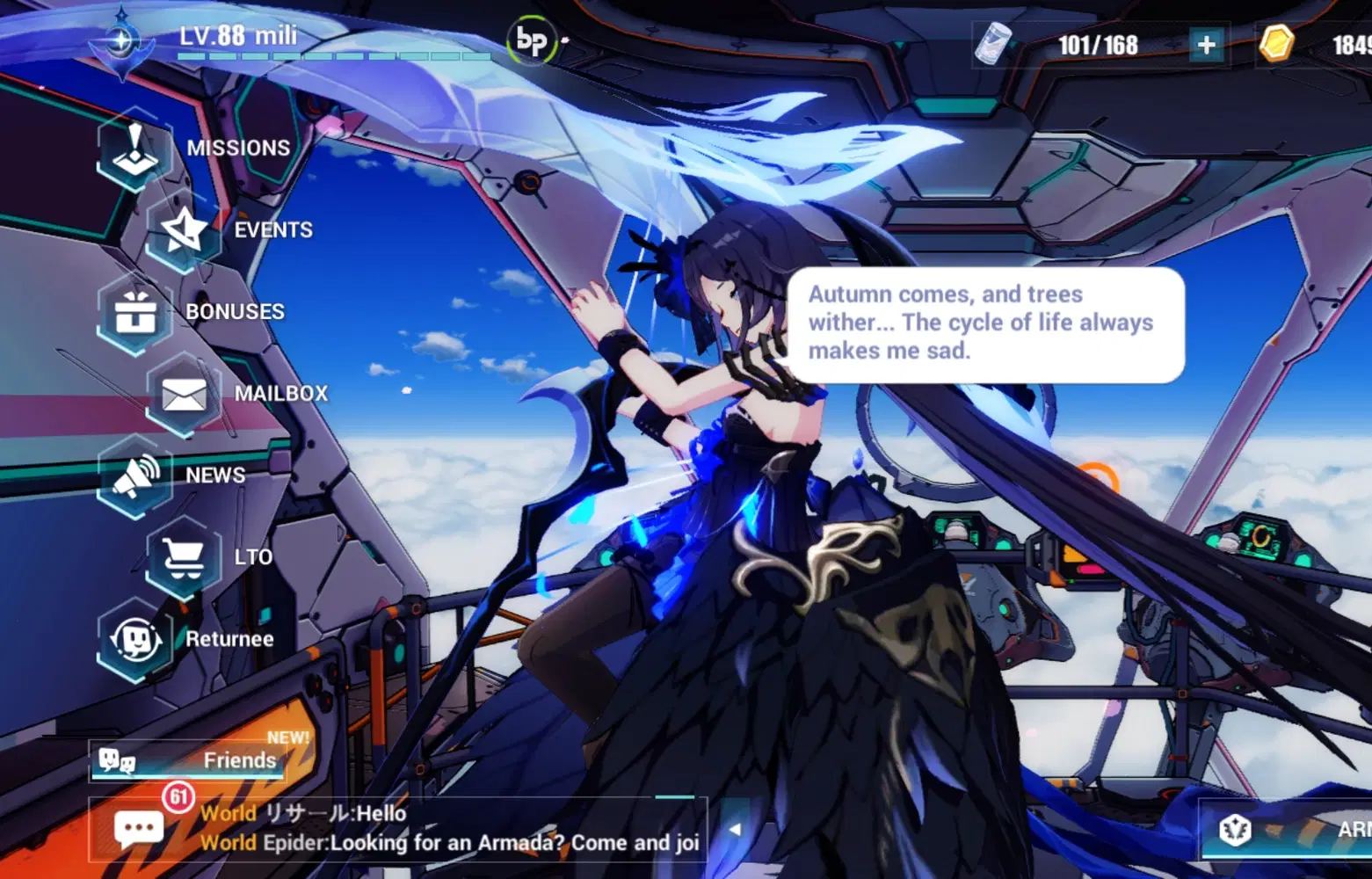The height and width of the screenshot is (879, 1372).
Task: Open the Bonuses gift box icon
Action: tap(134, 313)
